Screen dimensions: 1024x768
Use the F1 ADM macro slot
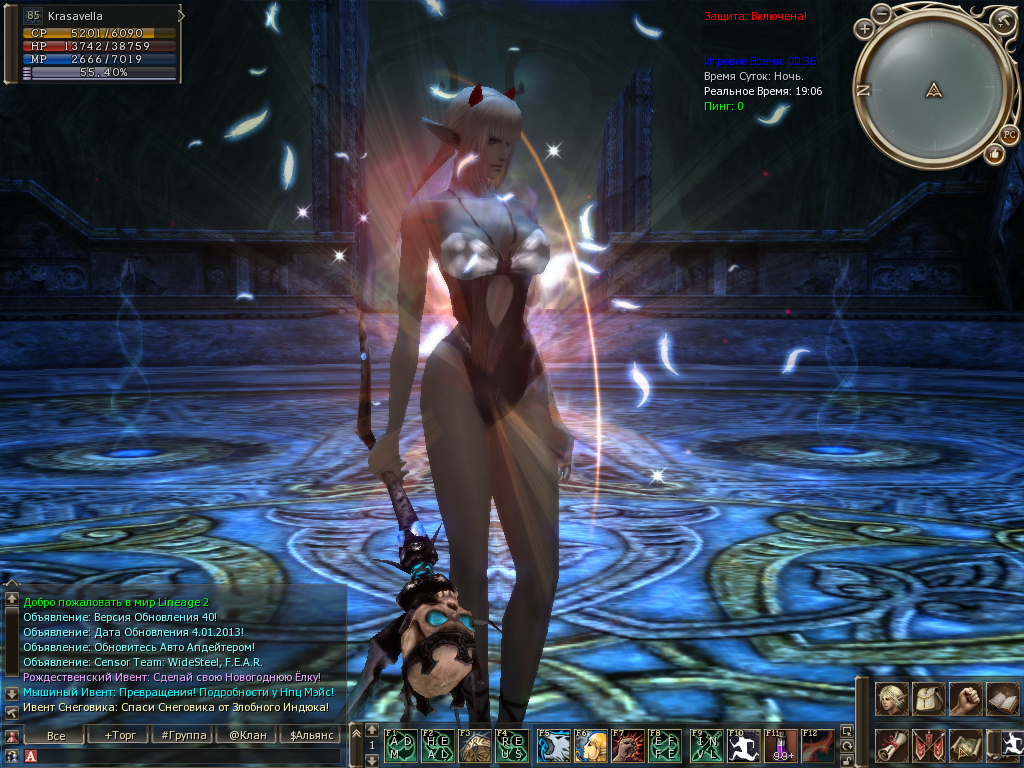tap(401, 746)
